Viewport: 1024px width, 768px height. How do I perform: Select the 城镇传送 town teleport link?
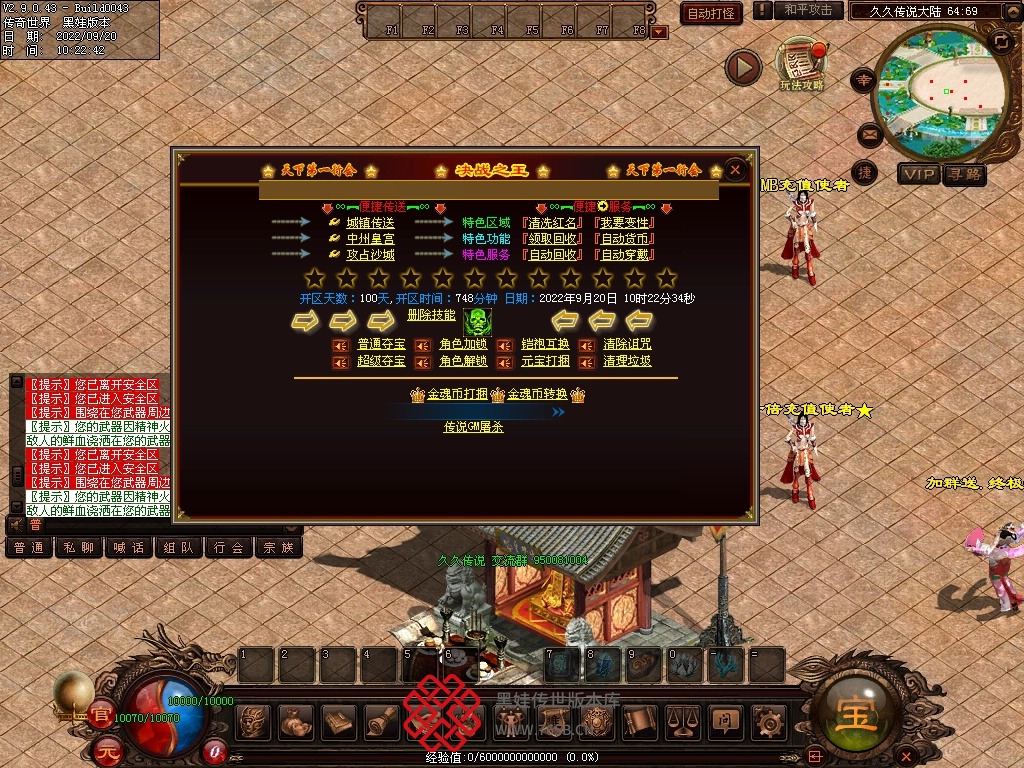coord(370,222)
